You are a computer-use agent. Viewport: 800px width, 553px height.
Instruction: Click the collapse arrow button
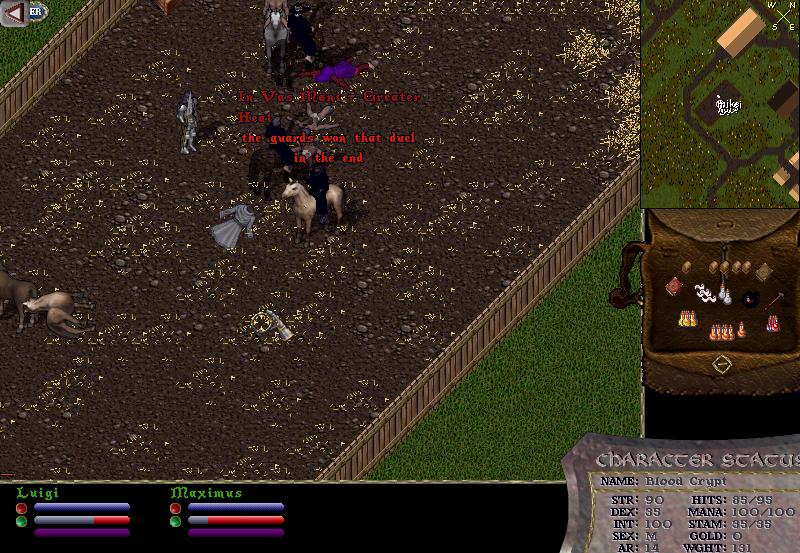pyautogui.click(x=14, y=13)
